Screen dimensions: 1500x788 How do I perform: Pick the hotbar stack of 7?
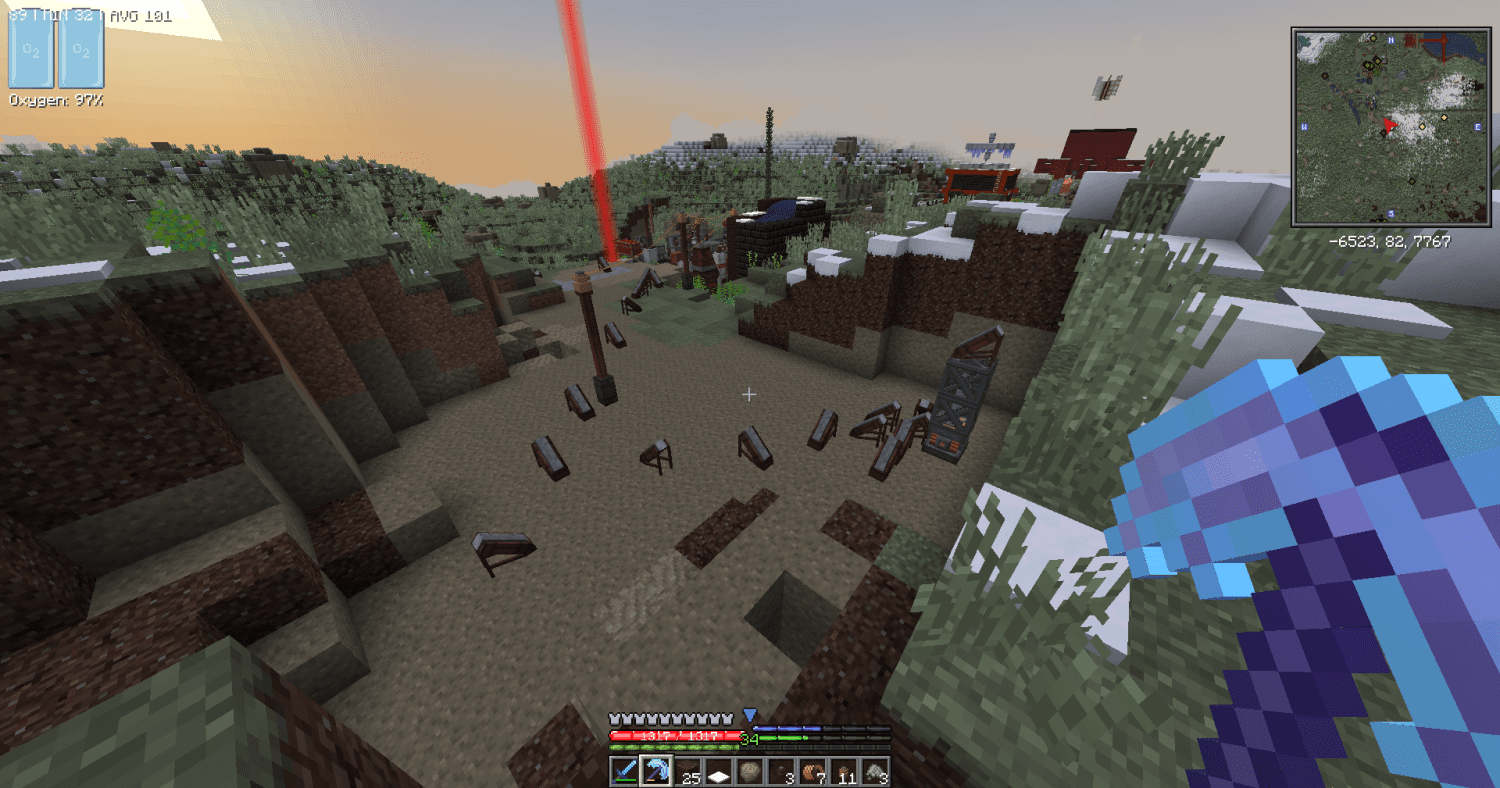tap(811, 772)
